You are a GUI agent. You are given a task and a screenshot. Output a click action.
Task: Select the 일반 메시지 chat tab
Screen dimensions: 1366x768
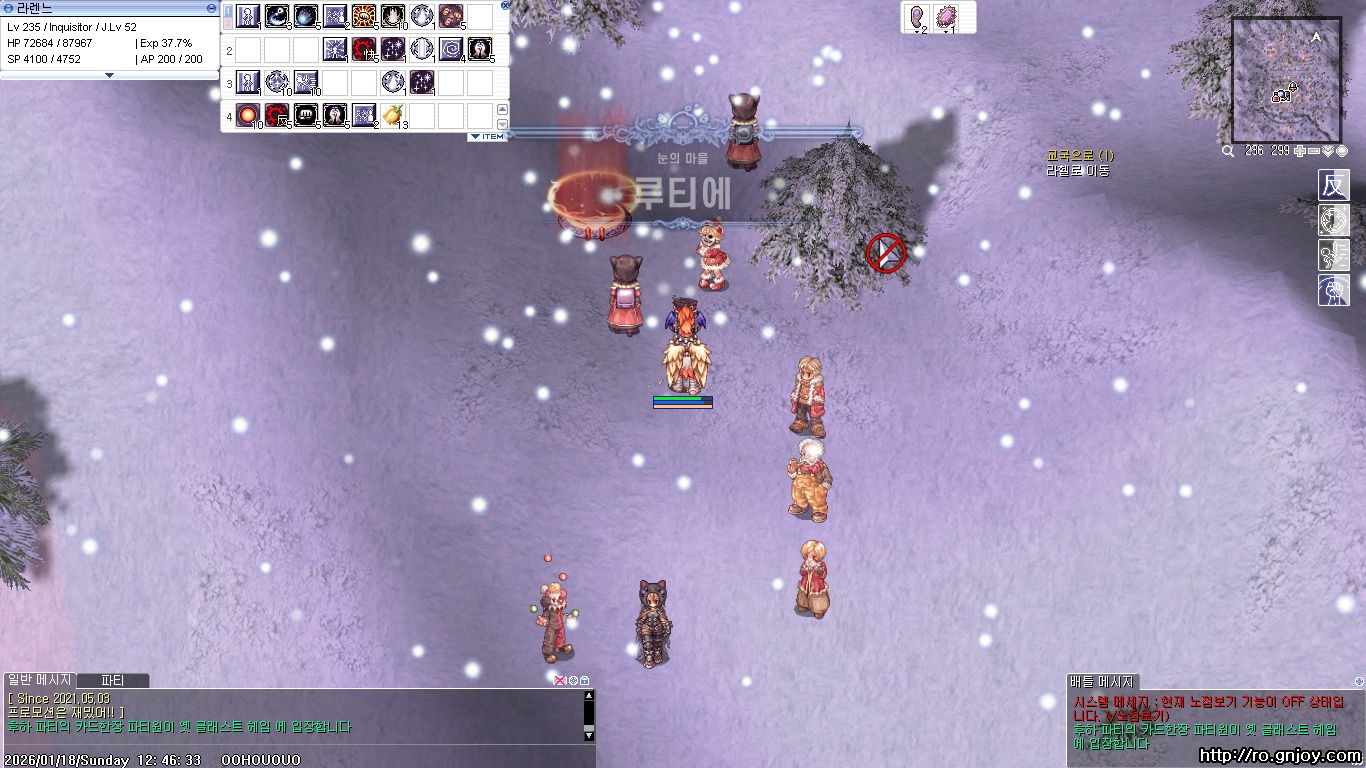tap(40, 680)
